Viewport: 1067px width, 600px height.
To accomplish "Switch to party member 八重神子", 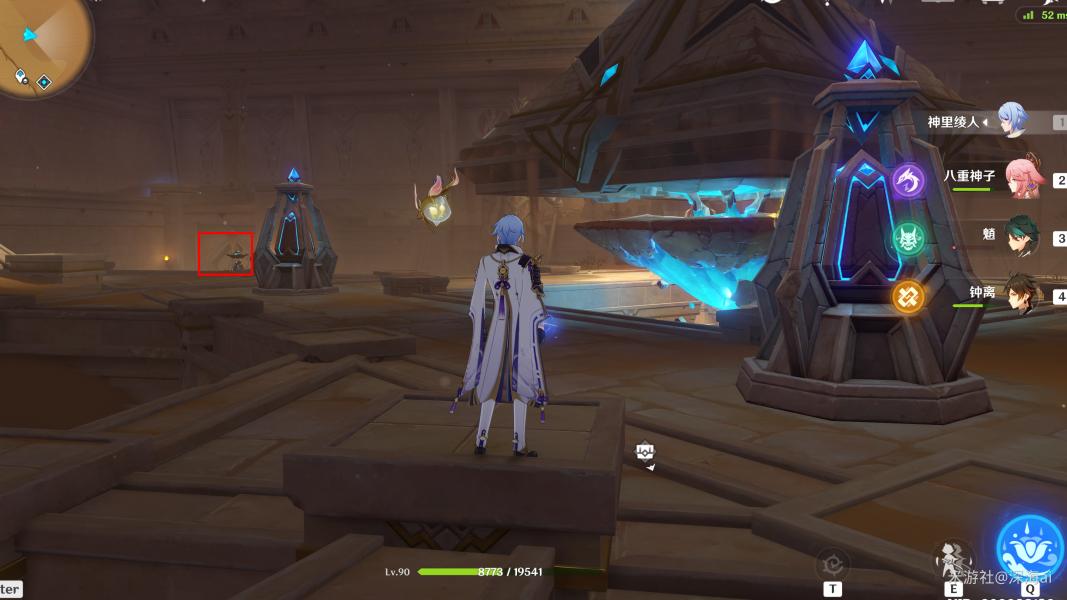I will pos(1024,176).
